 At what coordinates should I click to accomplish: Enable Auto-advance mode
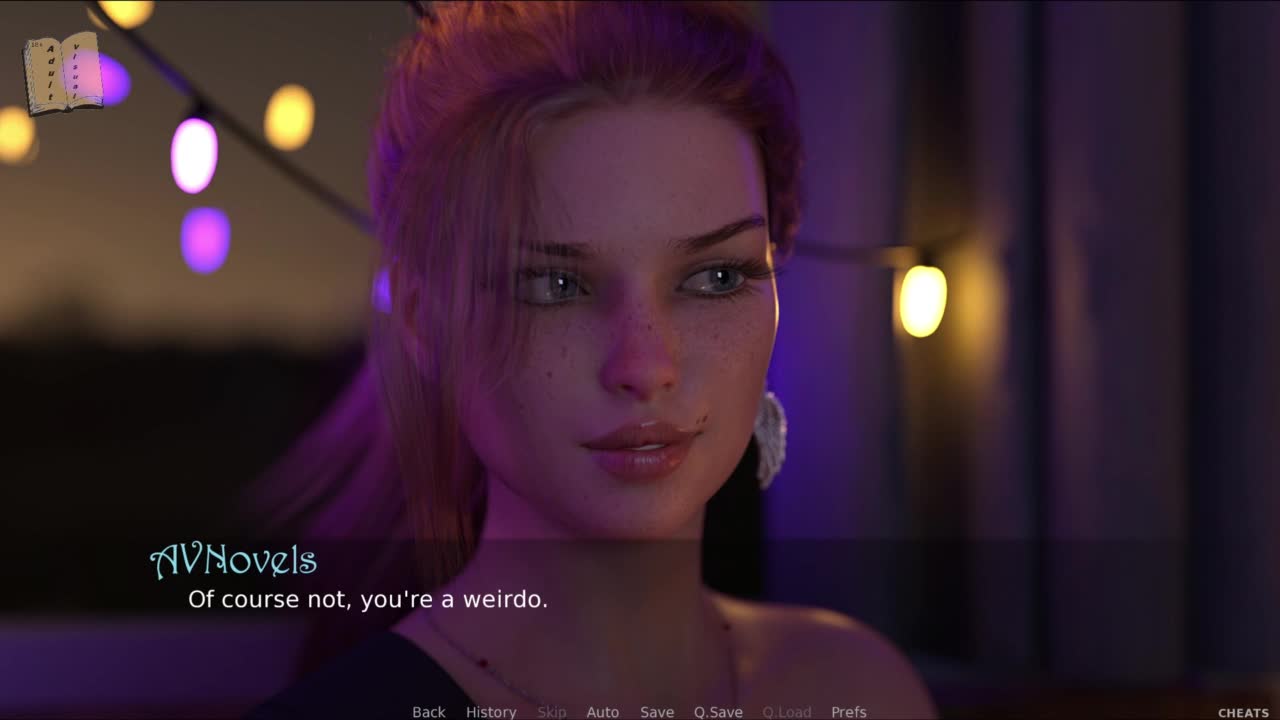(602, 712)
